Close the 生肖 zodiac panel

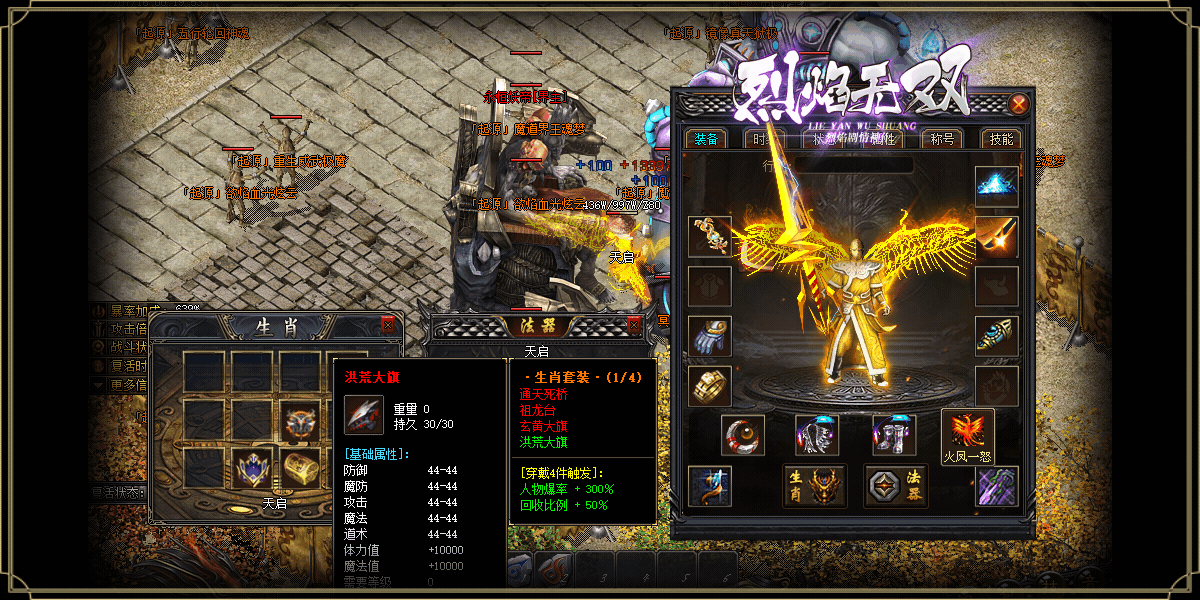[388, 326]
